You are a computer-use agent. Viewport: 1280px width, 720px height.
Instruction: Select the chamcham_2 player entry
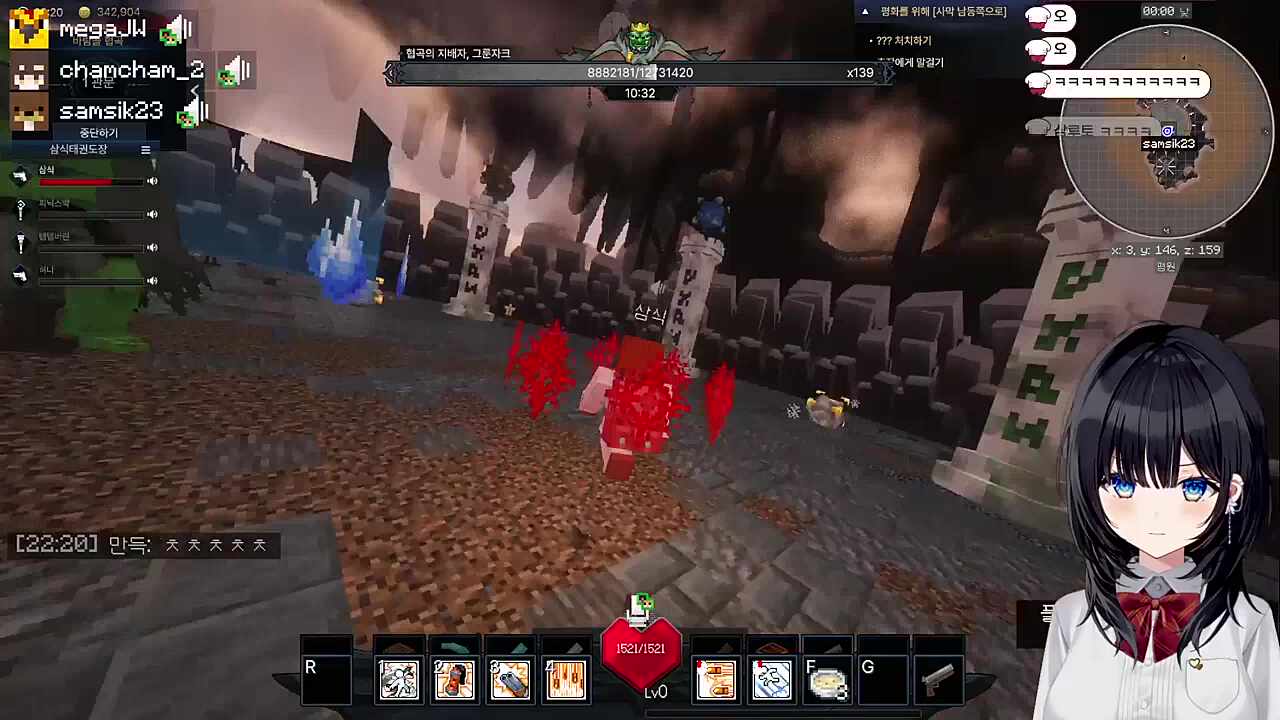coord(130,70)
